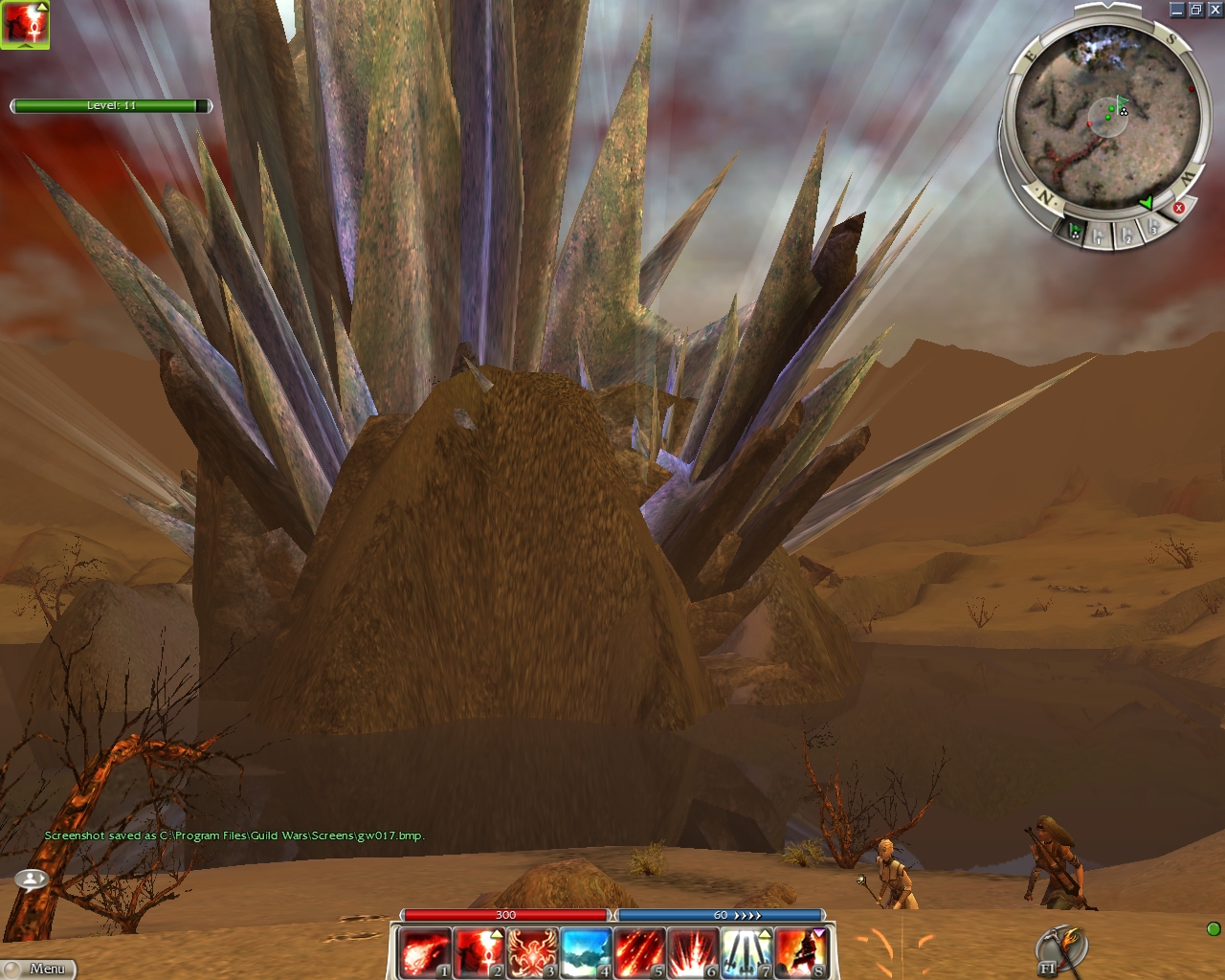Minimize the game window
The image size is (1225, 980).
click(1177, 10)
